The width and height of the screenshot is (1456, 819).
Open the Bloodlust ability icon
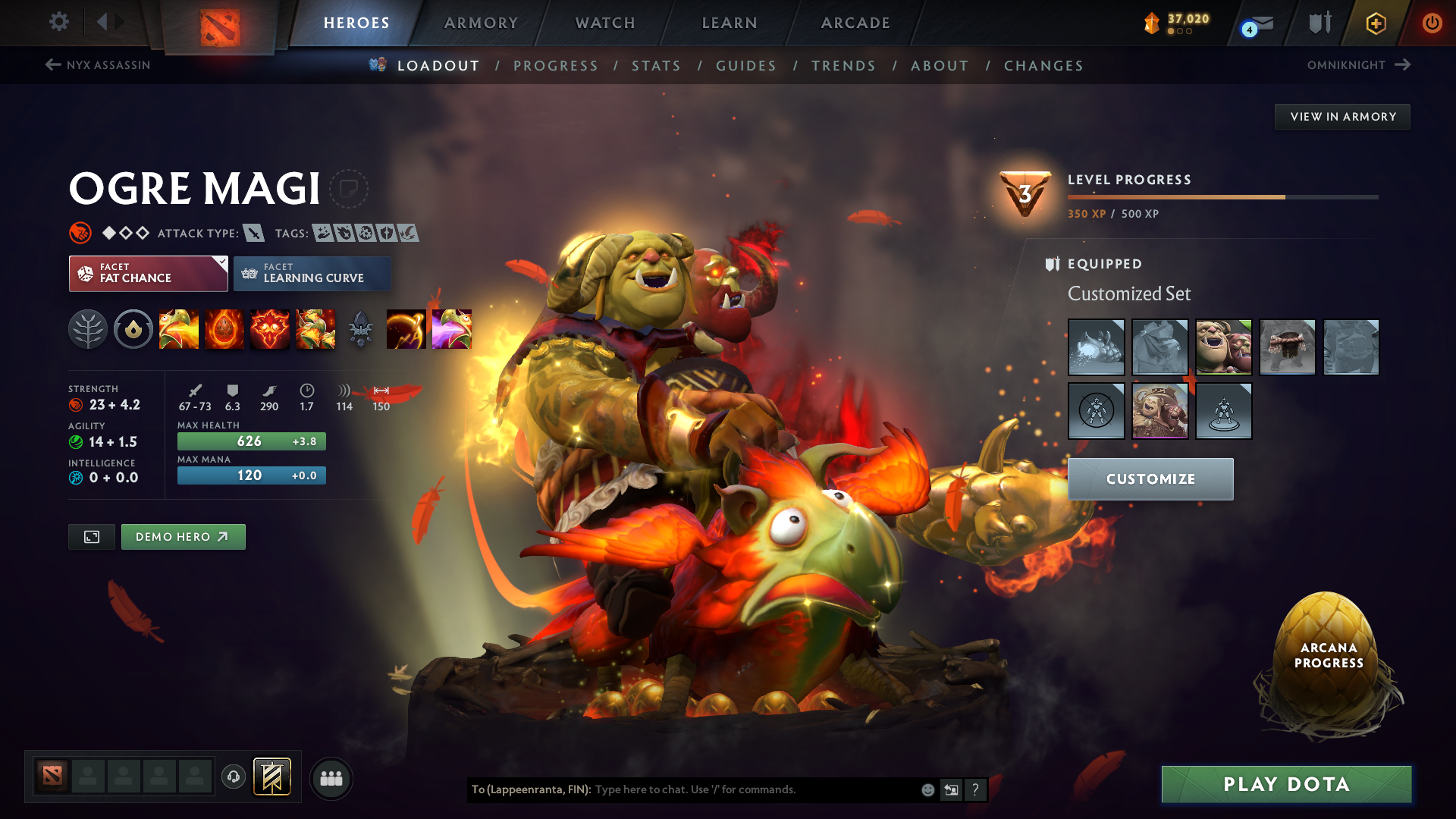(315, 329)
